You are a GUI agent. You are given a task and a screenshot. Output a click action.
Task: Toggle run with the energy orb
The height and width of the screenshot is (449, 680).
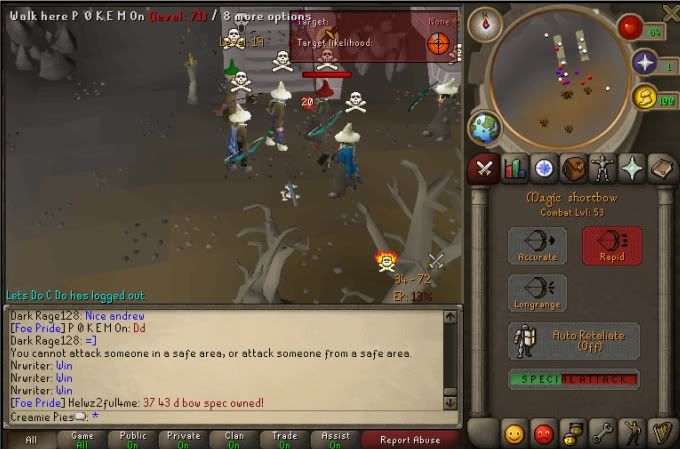[645, 97]
